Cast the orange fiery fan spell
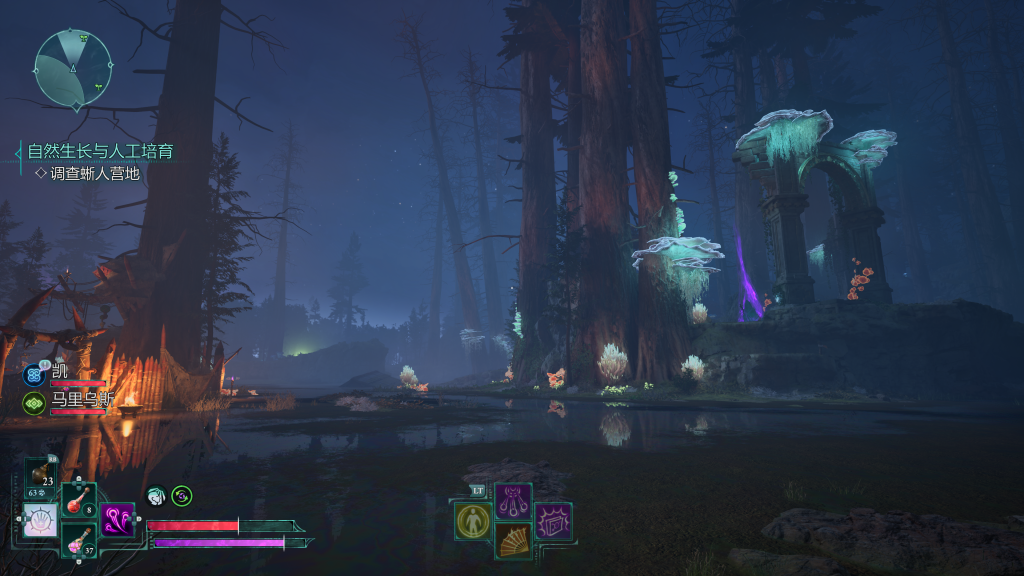 (513, 541)
